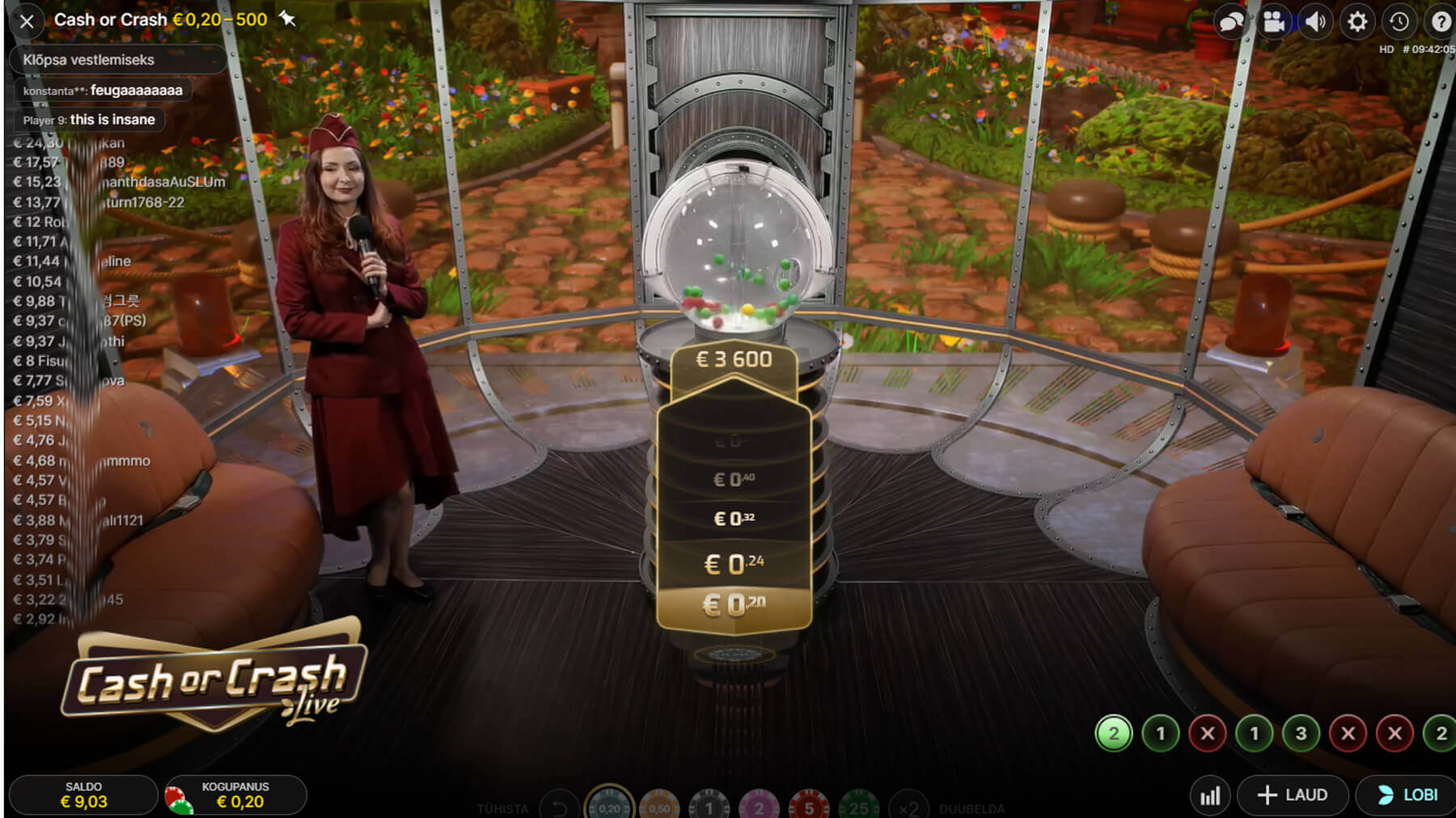Expand the Klõpsa vestlemiseks chat field
The height and width of the screenshot is (818, 1456).
[x=117, y=59]
